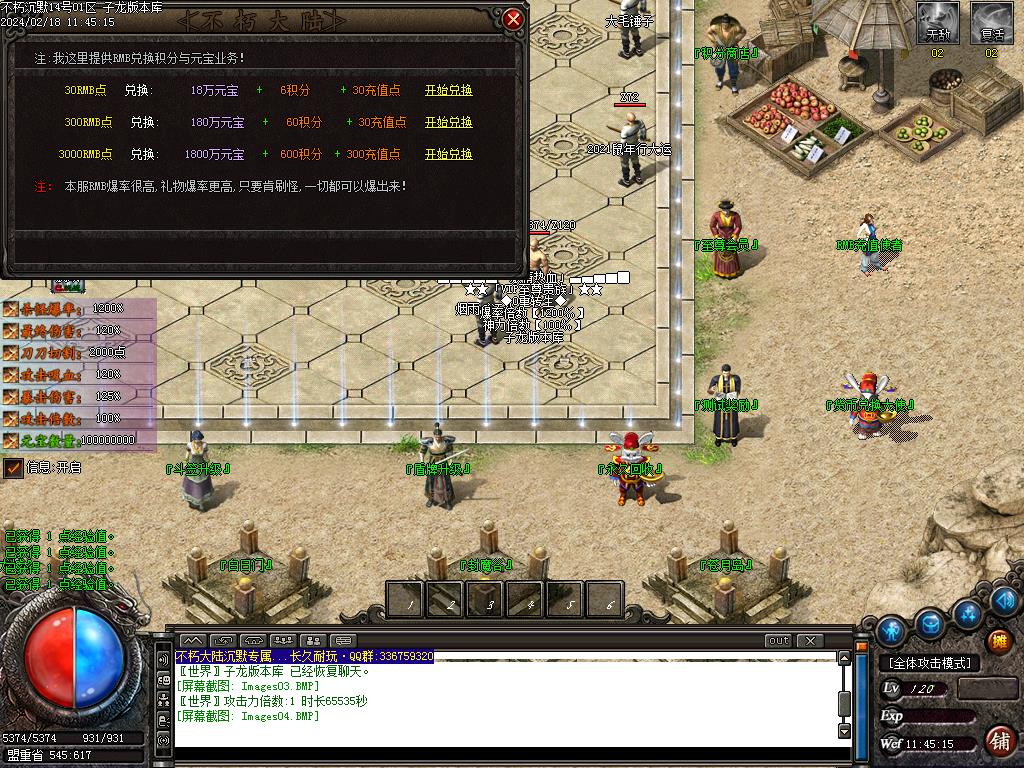
Task: Close the 不朽大陆 exchange dialog
Action: click(x=513, y=19)
